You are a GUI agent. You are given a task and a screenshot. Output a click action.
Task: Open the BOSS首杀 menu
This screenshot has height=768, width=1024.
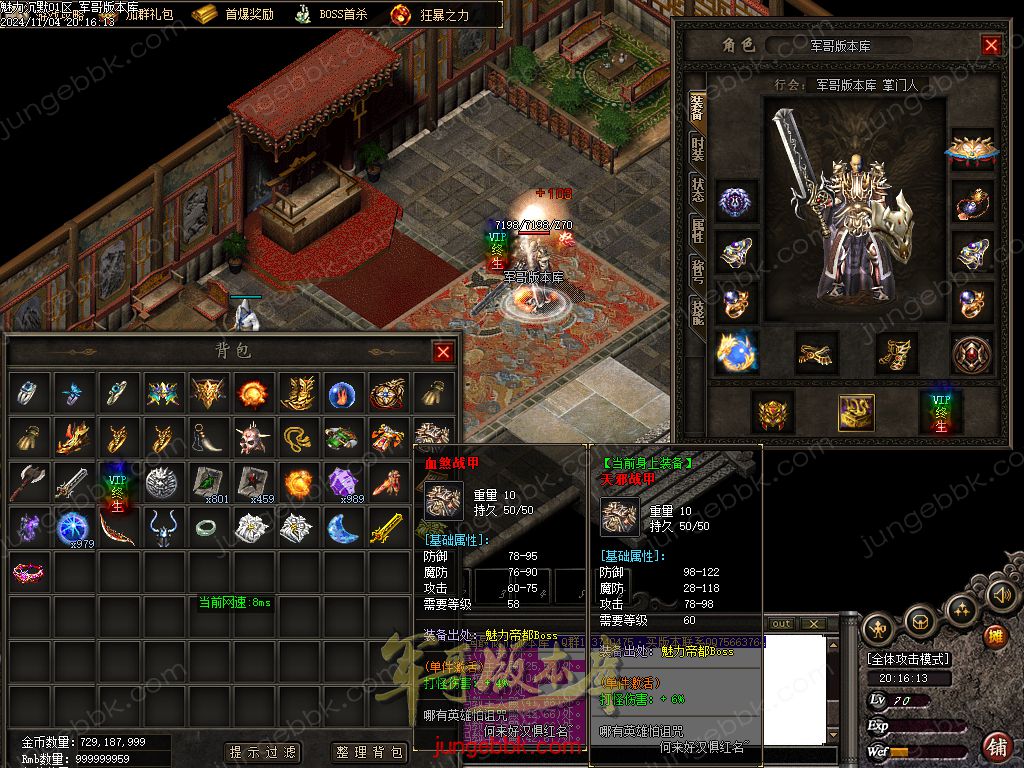point(331,14)
